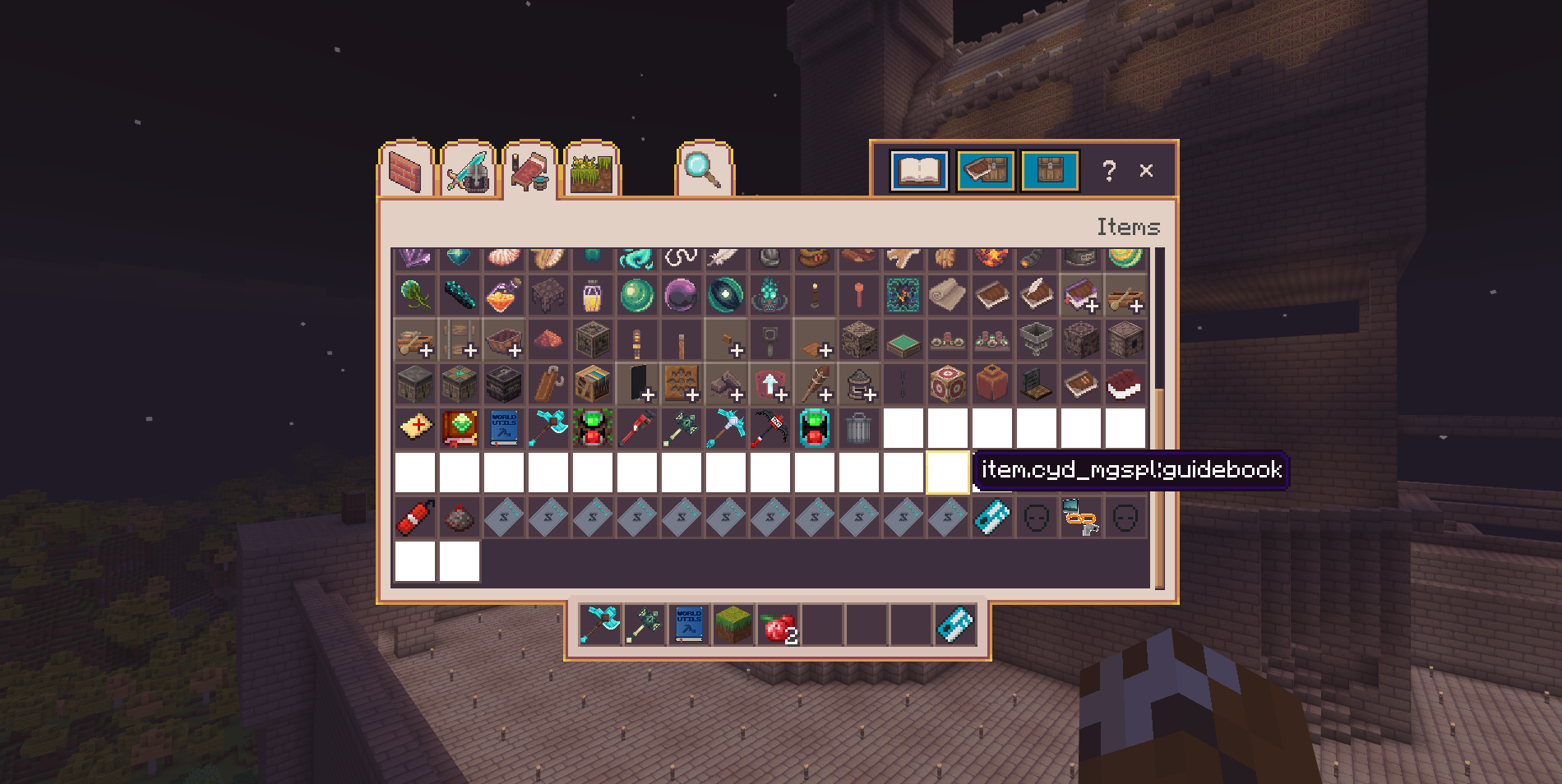Select the trash can item
Viewport: 1562px width, 784px height.
click(858, 428)
